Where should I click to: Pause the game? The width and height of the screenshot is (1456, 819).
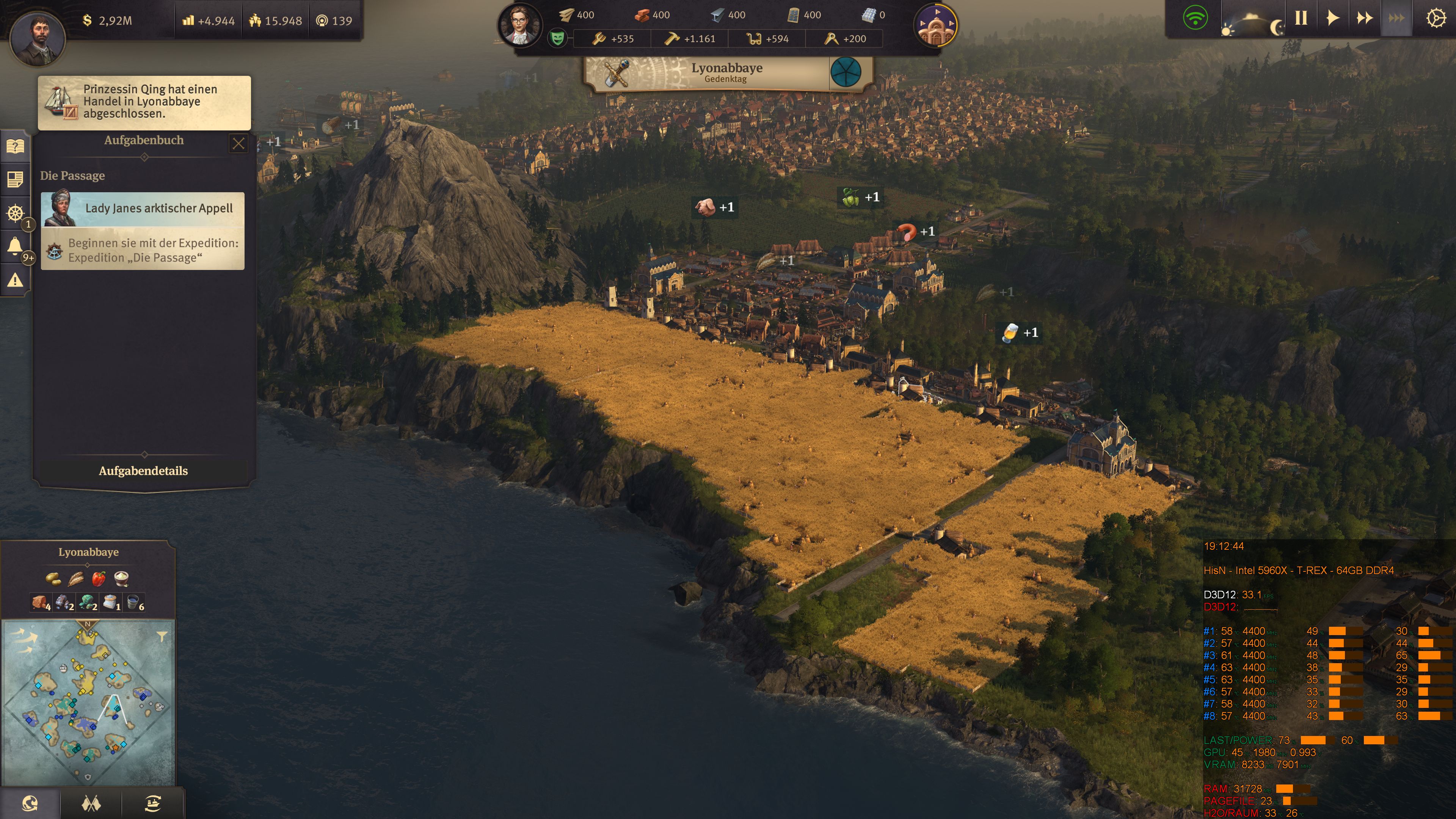pyautogui.click(x=1301, y=18)
